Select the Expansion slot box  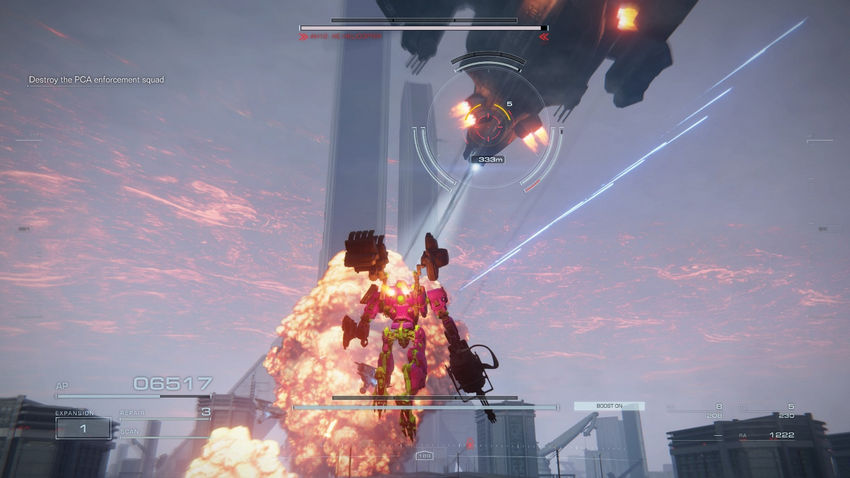tap(83, 428)
